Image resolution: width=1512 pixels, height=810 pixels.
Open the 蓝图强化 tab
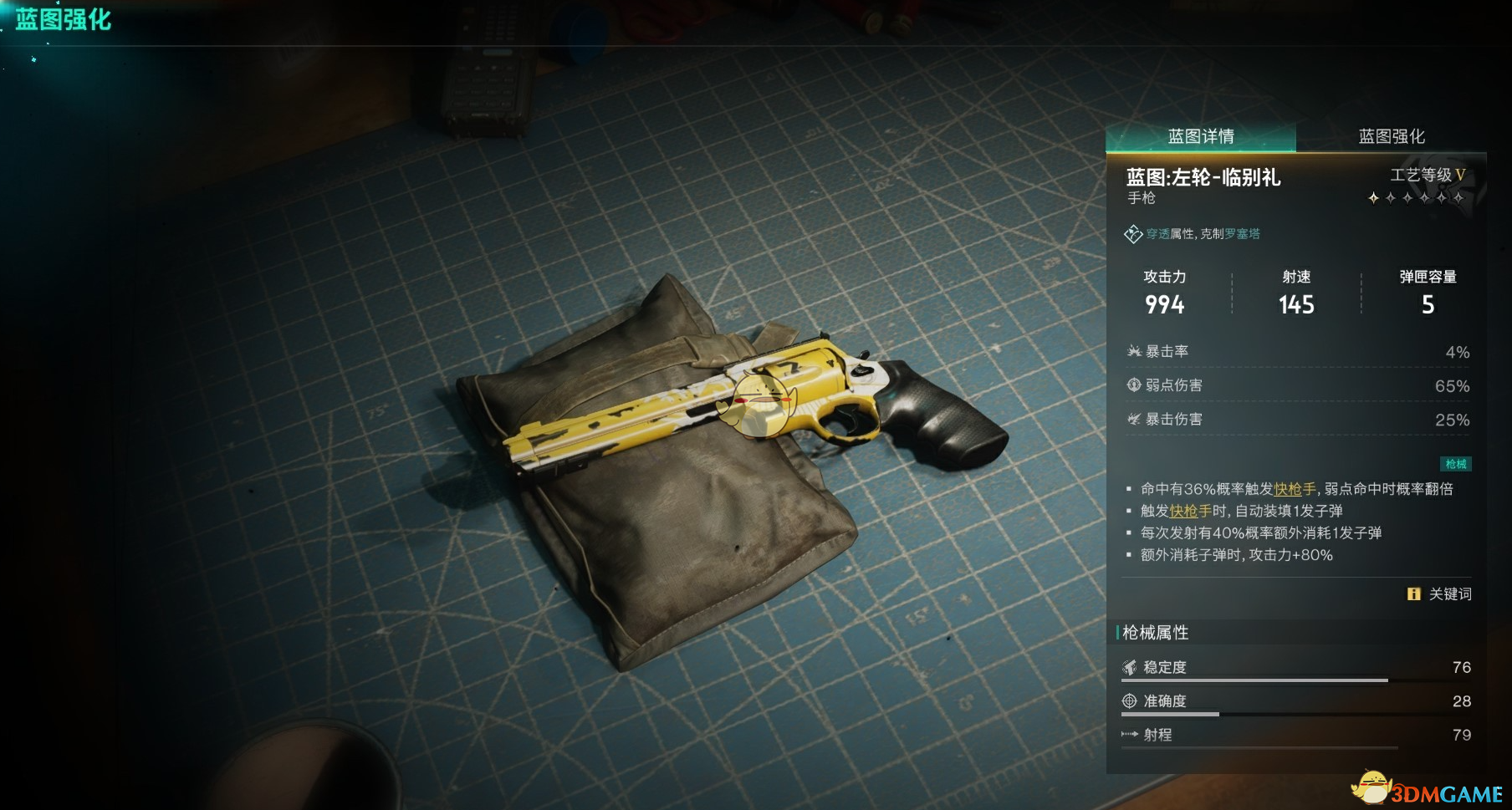(1391, 136)
